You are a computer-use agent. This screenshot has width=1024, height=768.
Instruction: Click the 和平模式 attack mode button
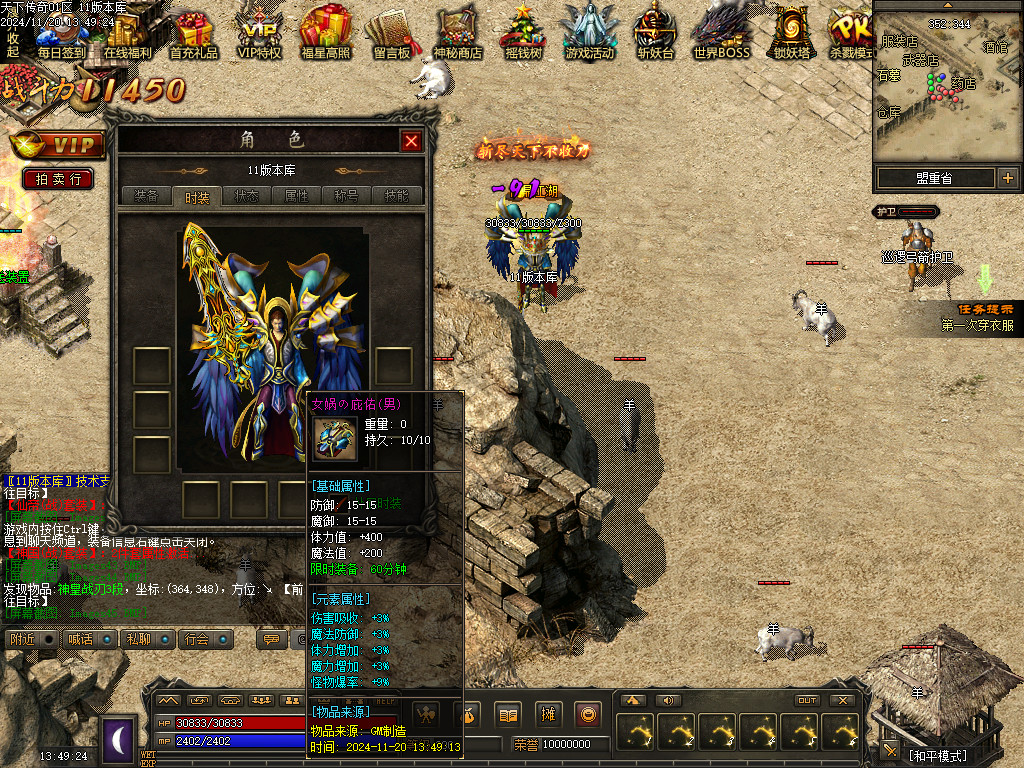tap(938, 755)
